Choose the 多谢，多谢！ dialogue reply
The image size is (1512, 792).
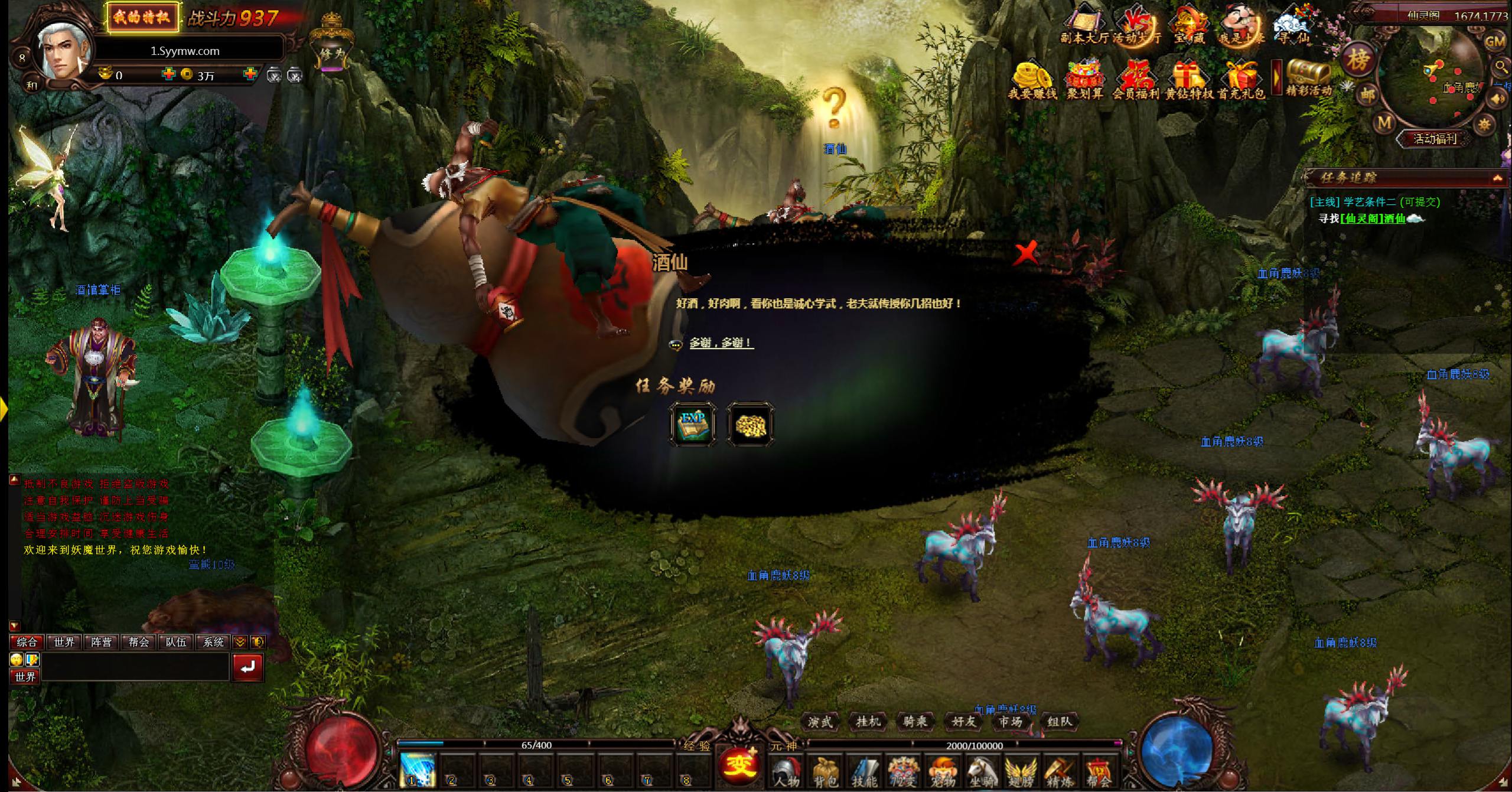(x=721, y=343)
